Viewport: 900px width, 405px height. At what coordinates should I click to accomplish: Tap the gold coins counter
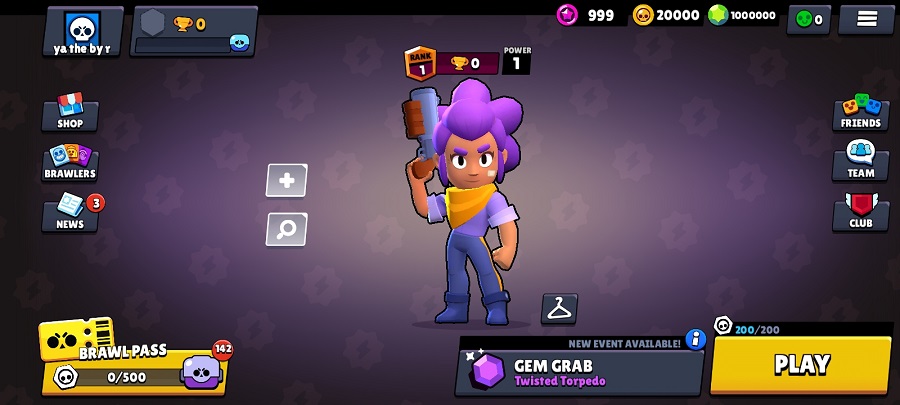tap(666, 15)
